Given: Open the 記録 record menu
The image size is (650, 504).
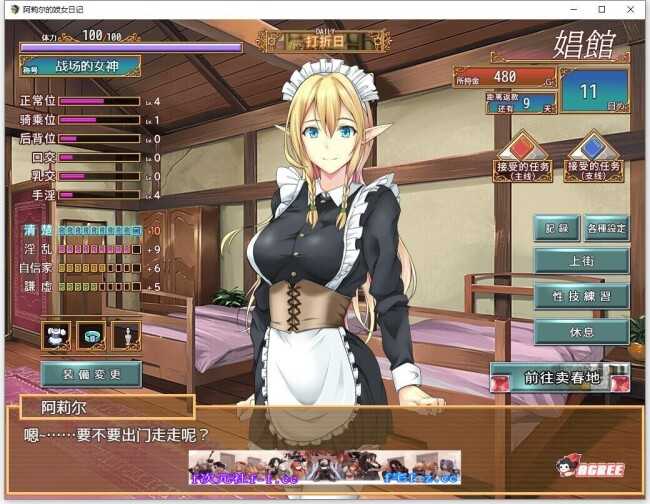Looking at the screenshot, I should [556, 228].
